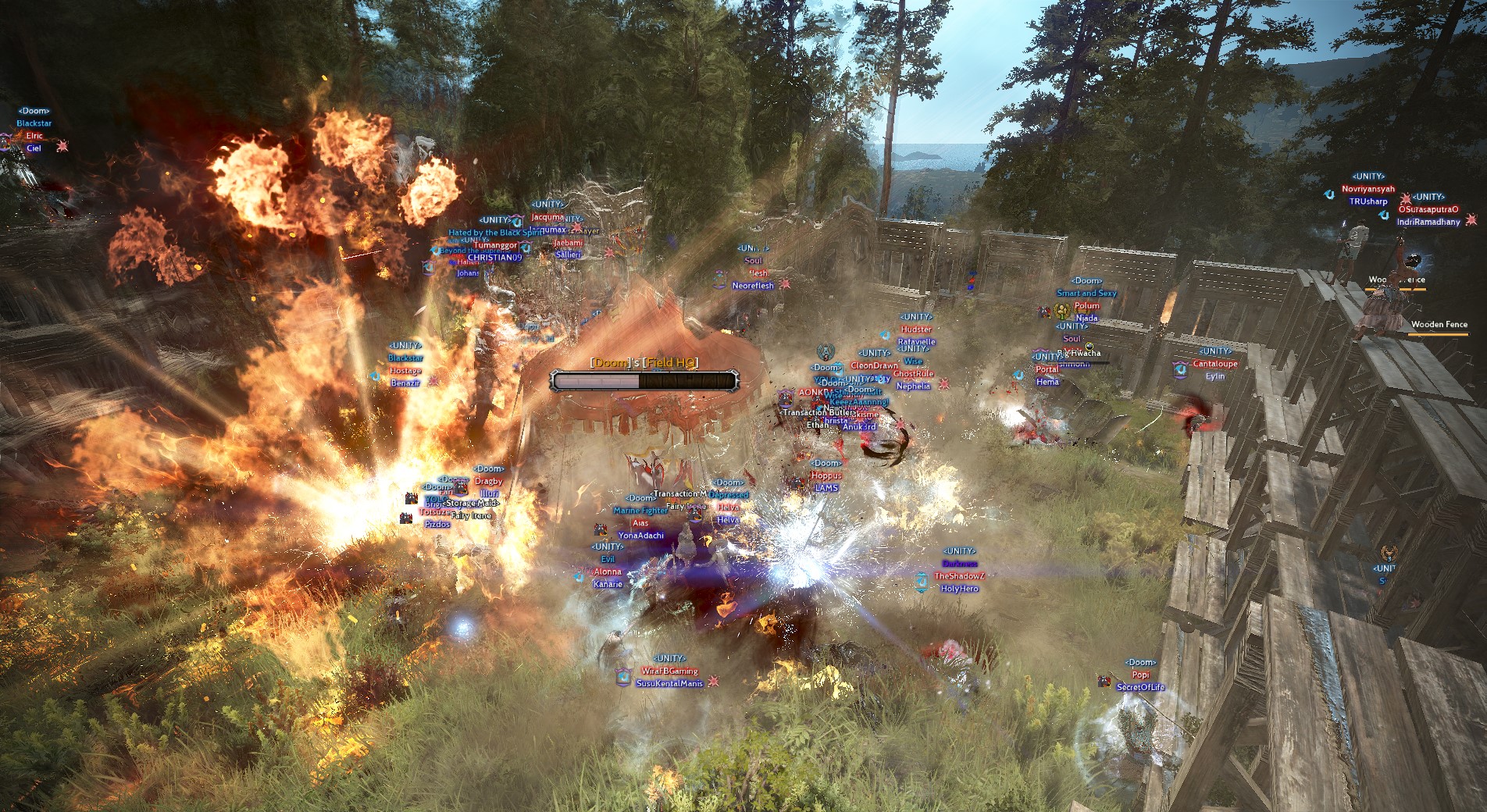1487x812 pixels.
Task: Click the guild icon next to WiraFBGaming
Action: [x=622, y=676]
